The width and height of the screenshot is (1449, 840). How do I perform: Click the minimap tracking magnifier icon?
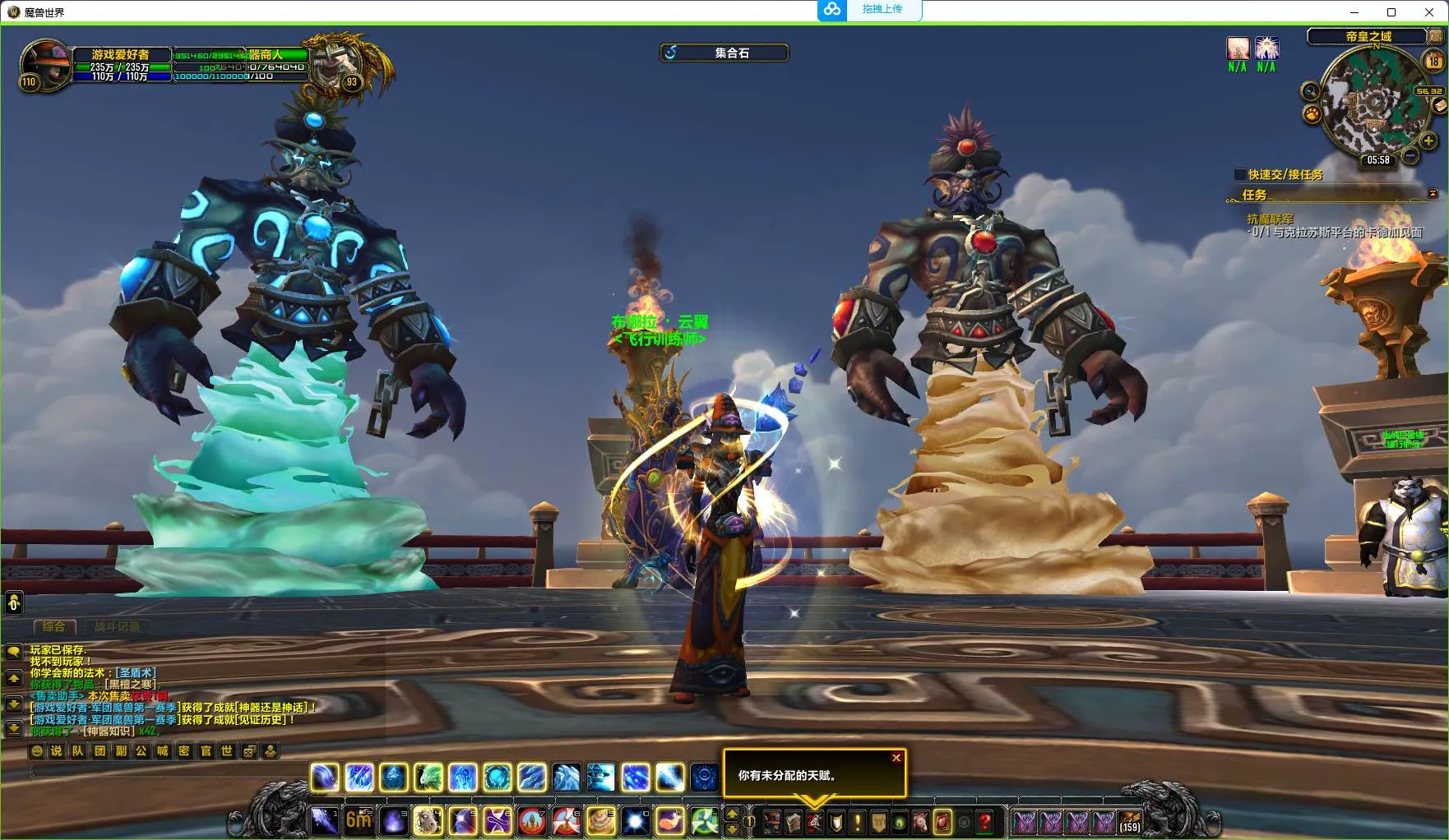pyautogui.click(x=1310, y=91)
